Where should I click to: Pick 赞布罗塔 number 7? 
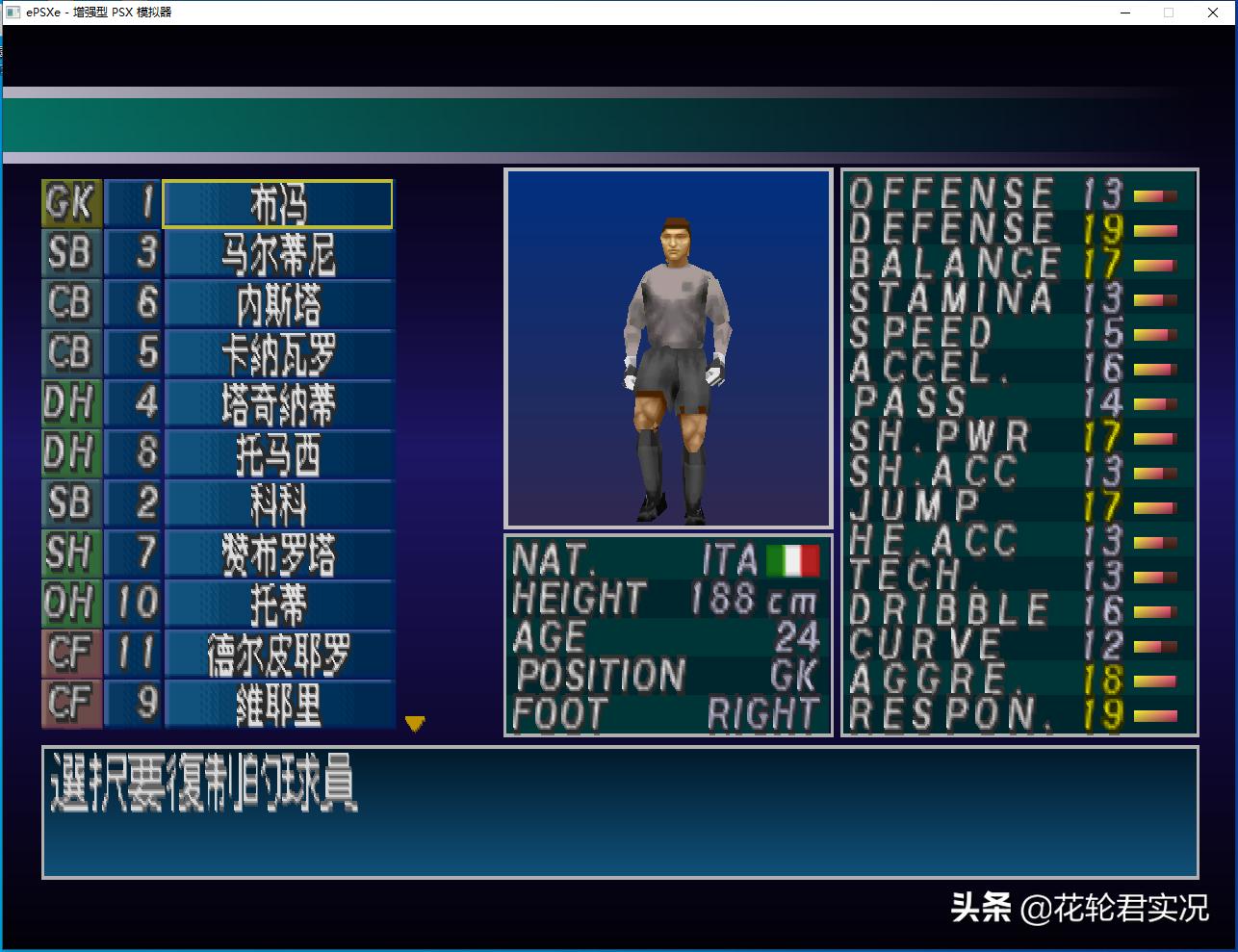(x=279, y=554)
